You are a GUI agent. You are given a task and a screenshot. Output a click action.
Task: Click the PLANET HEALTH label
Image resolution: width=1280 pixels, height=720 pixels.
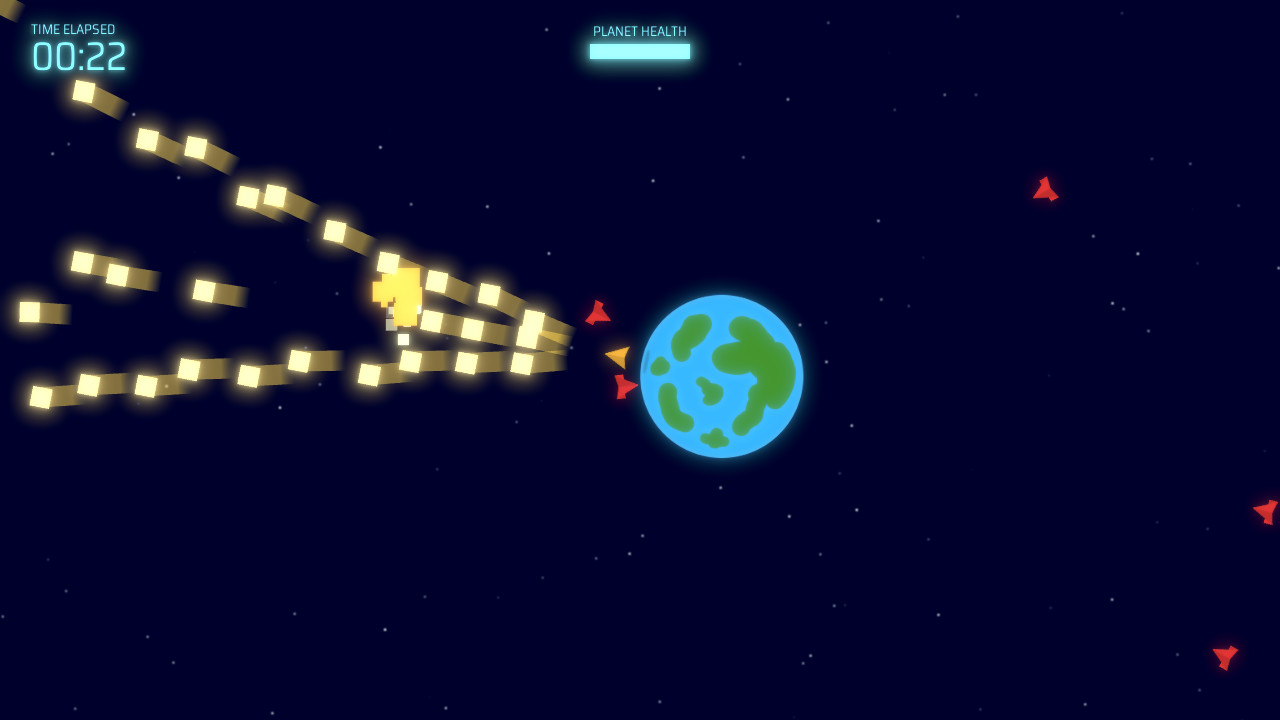[x=640, y=31]
